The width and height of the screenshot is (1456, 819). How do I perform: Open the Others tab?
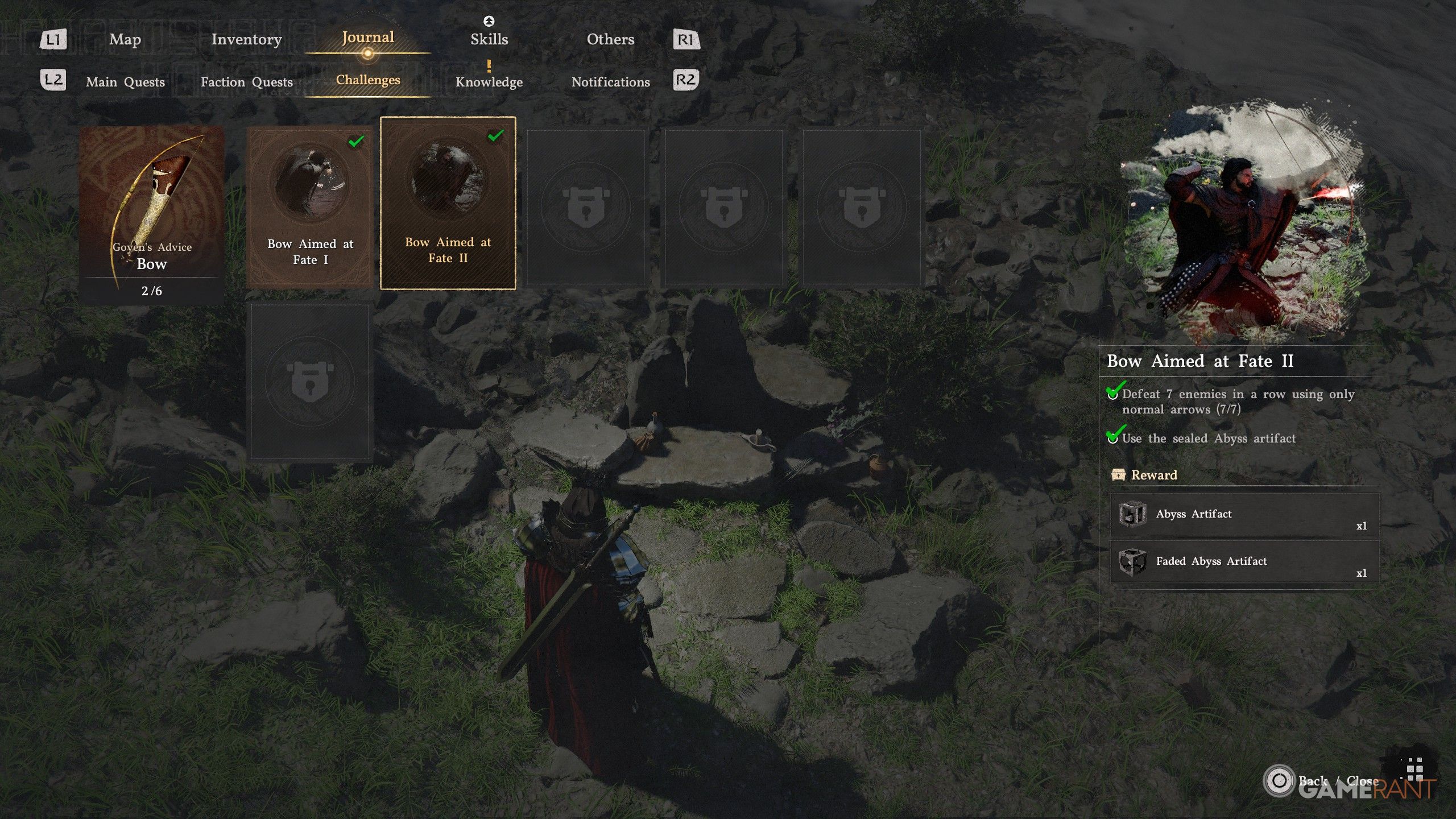pyautogui.click(x=610, y=39)
